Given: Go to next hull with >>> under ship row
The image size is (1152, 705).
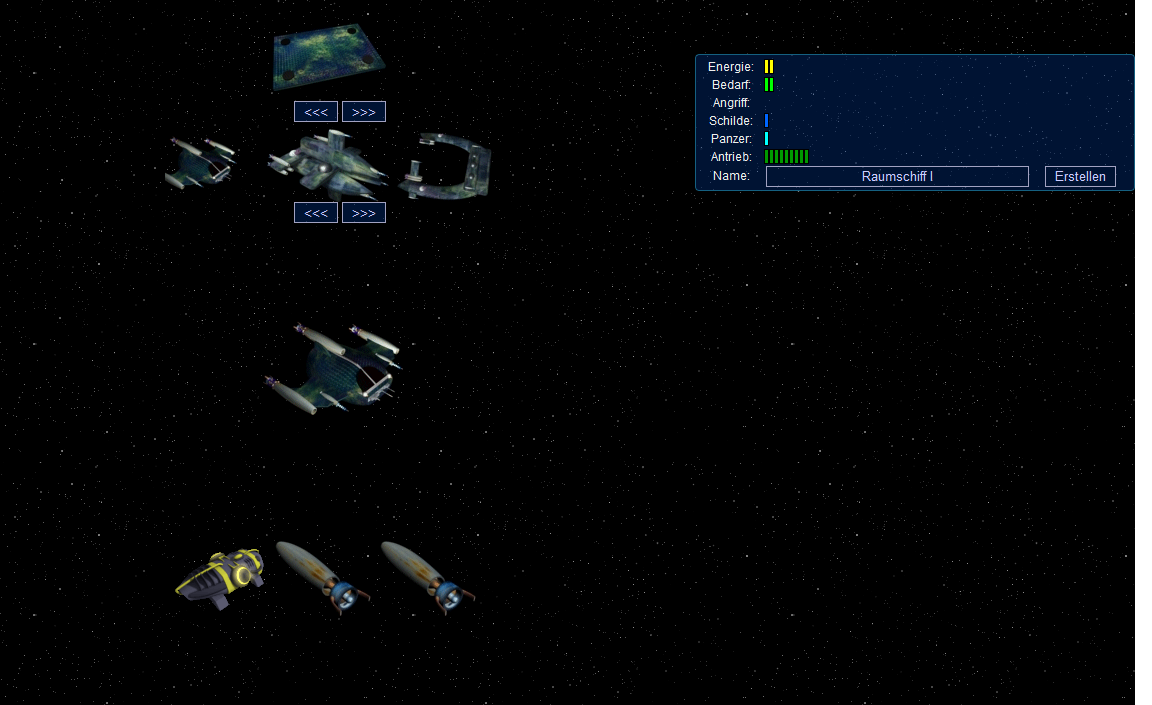Looking at the screenshot, I should [363, 213].
